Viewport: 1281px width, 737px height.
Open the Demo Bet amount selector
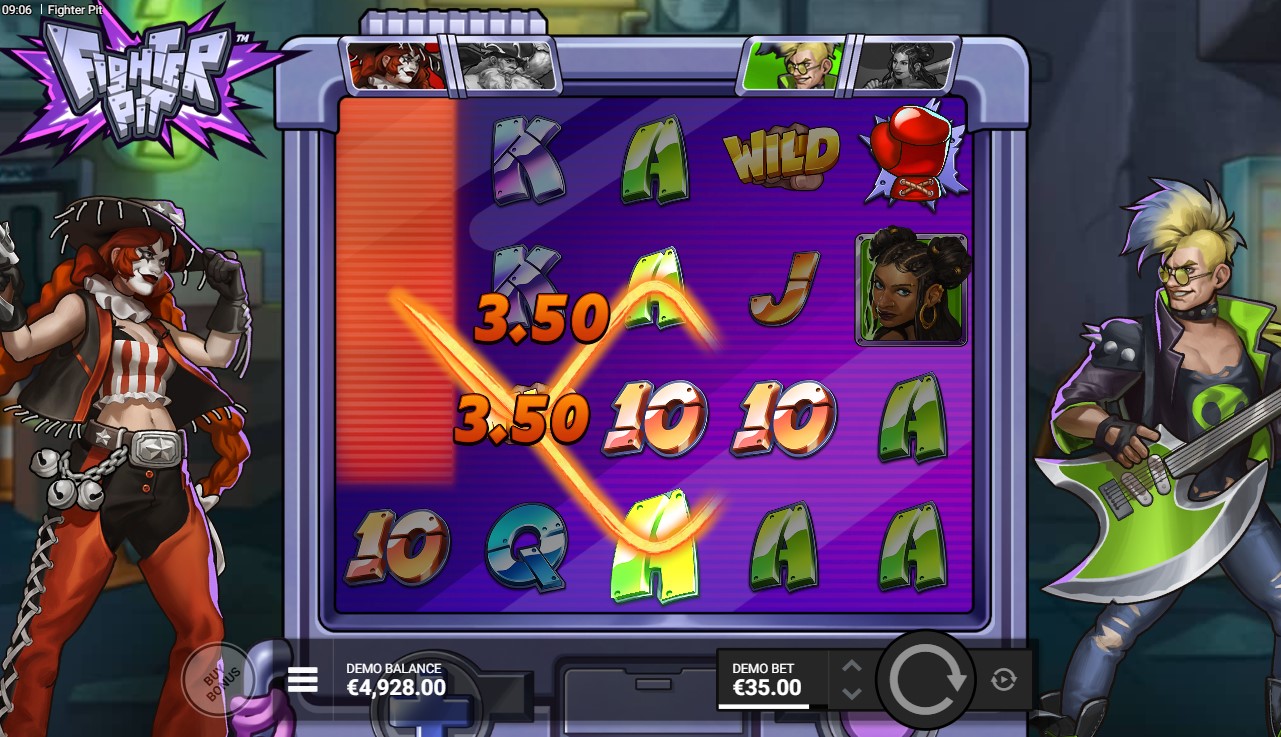coord(767,679)
